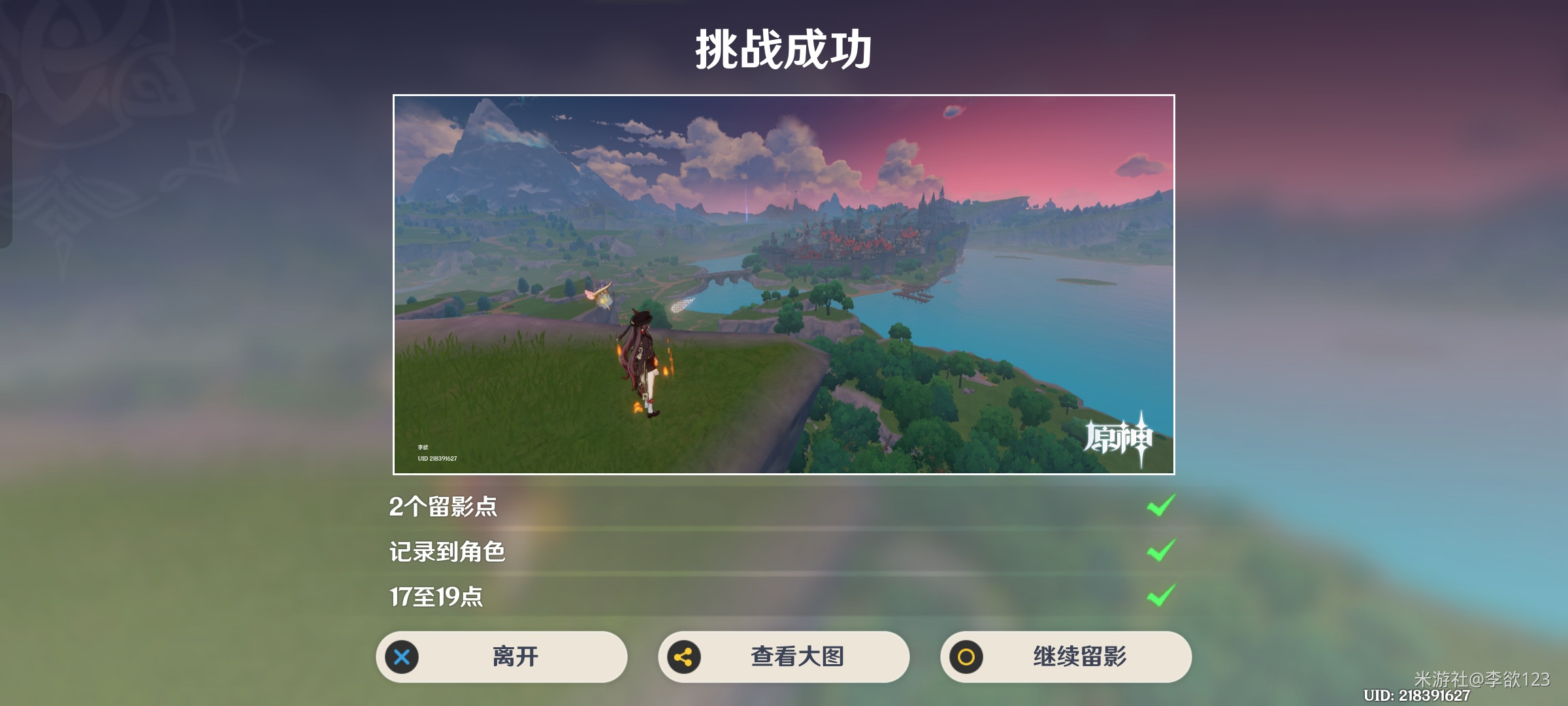Image resolution: width=1568 pixels, height=706 pixels.
Task: Open 查看大图 to view full image
Action: [784, 658]
